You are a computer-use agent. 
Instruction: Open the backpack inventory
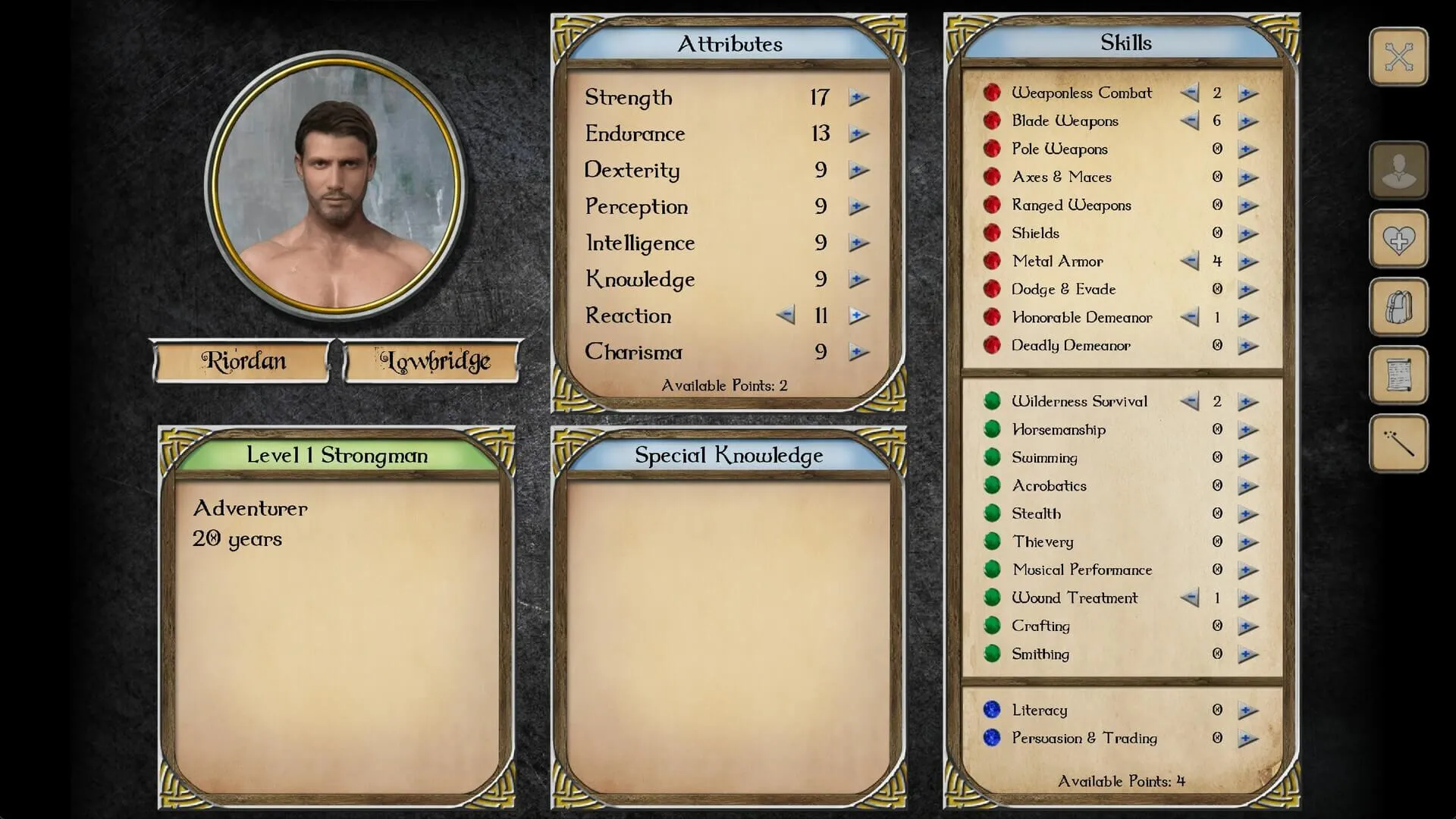click(1398, 308)
